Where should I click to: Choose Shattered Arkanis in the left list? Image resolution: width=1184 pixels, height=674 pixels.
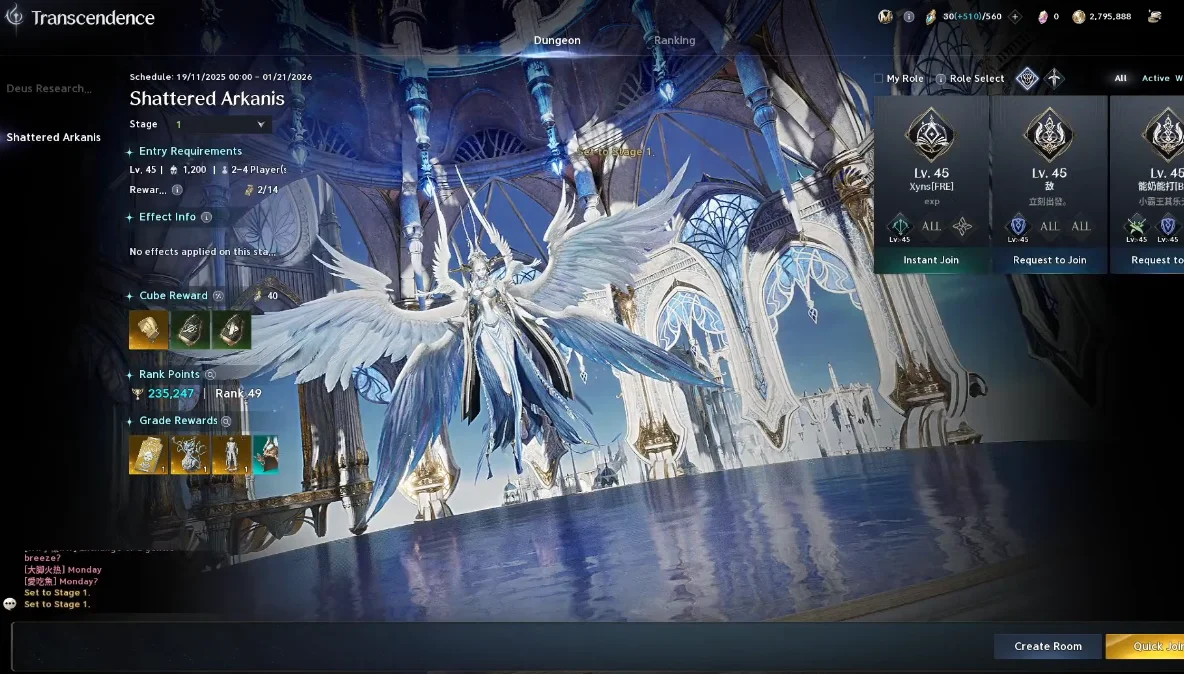tap(54, 138)
